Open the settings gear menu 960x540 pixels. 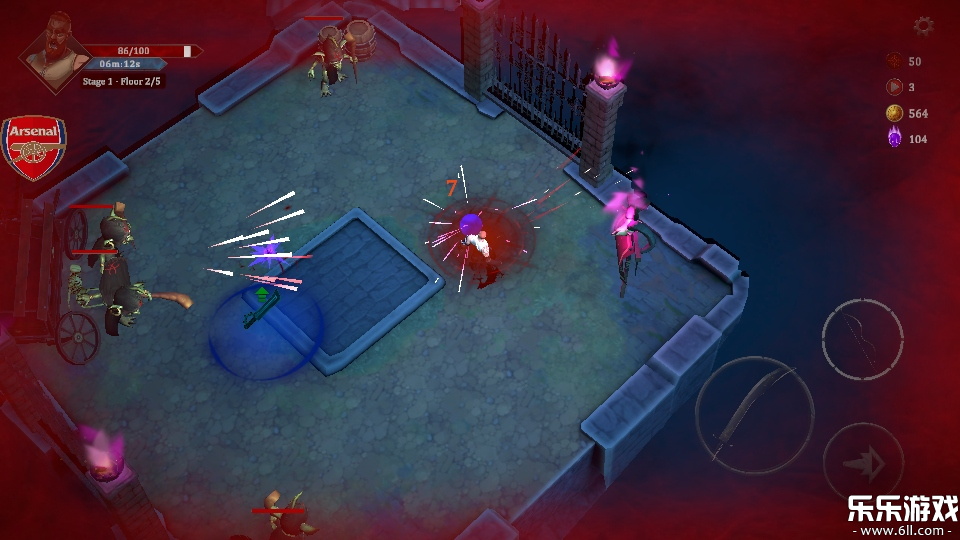923,26
